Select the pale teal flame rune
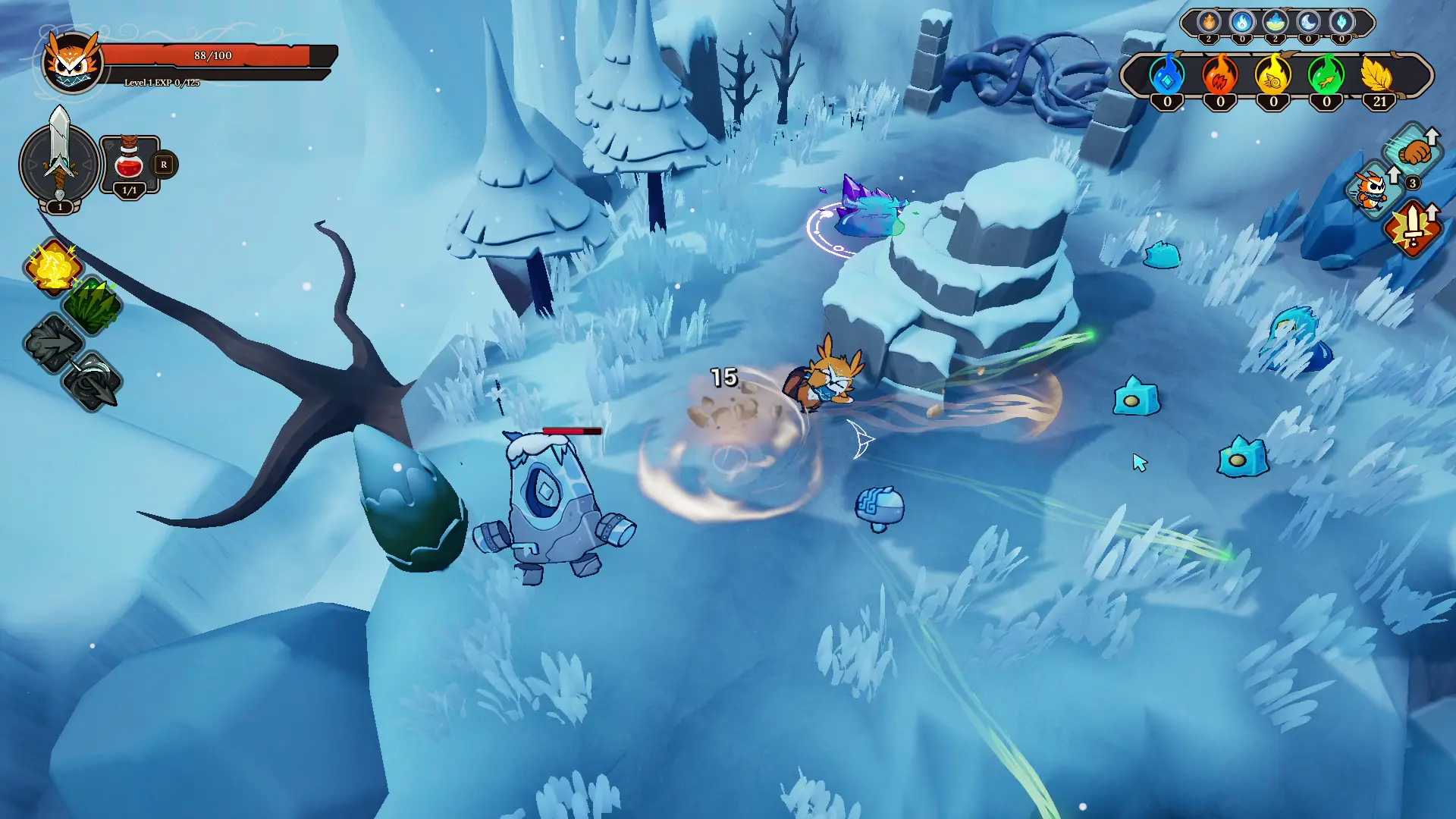The image size is (1456, 819). (1341, 22)
